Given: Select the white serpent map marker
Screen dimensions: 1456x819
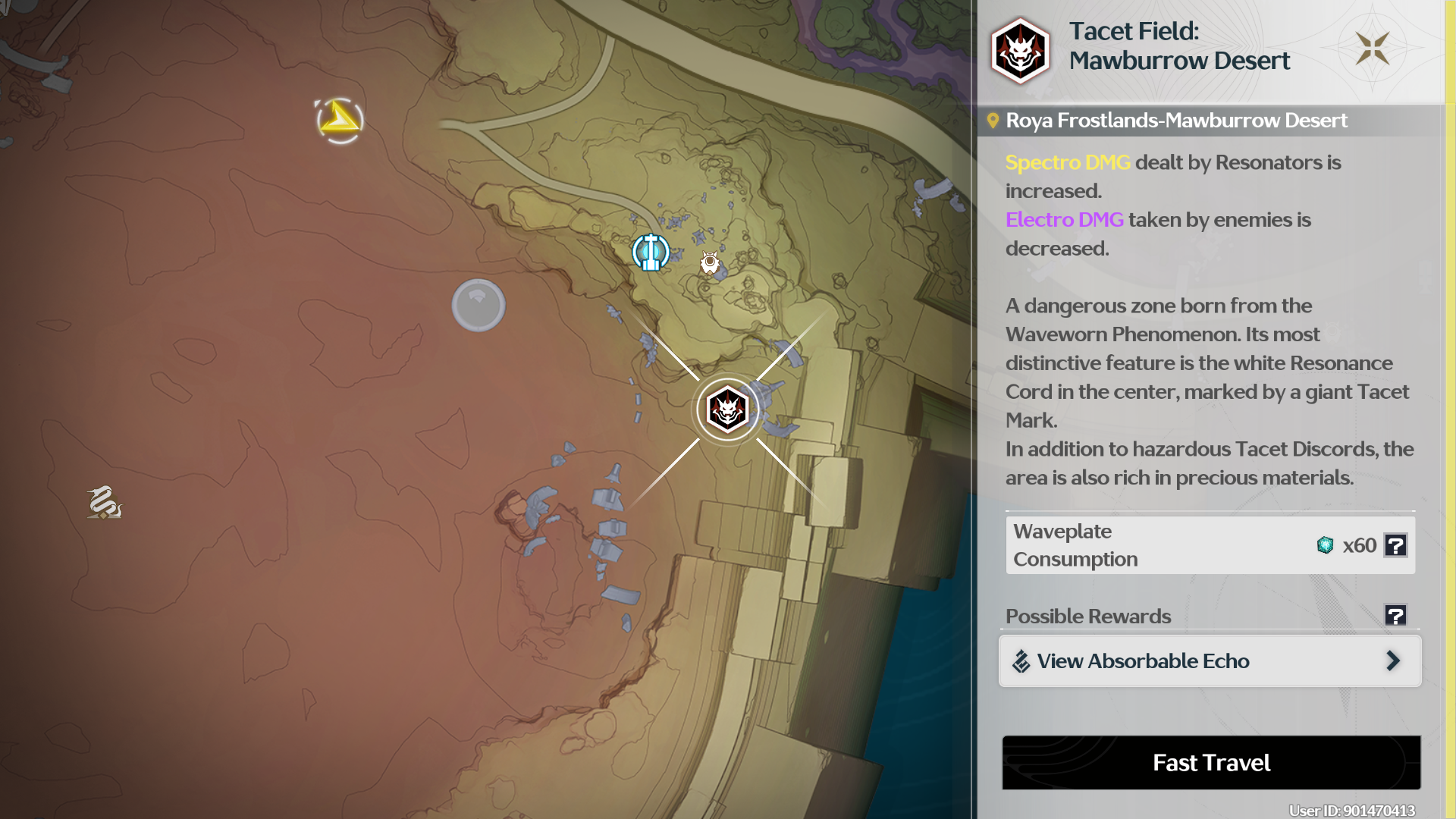Looking at the screenshot, I should click(104, 503).
